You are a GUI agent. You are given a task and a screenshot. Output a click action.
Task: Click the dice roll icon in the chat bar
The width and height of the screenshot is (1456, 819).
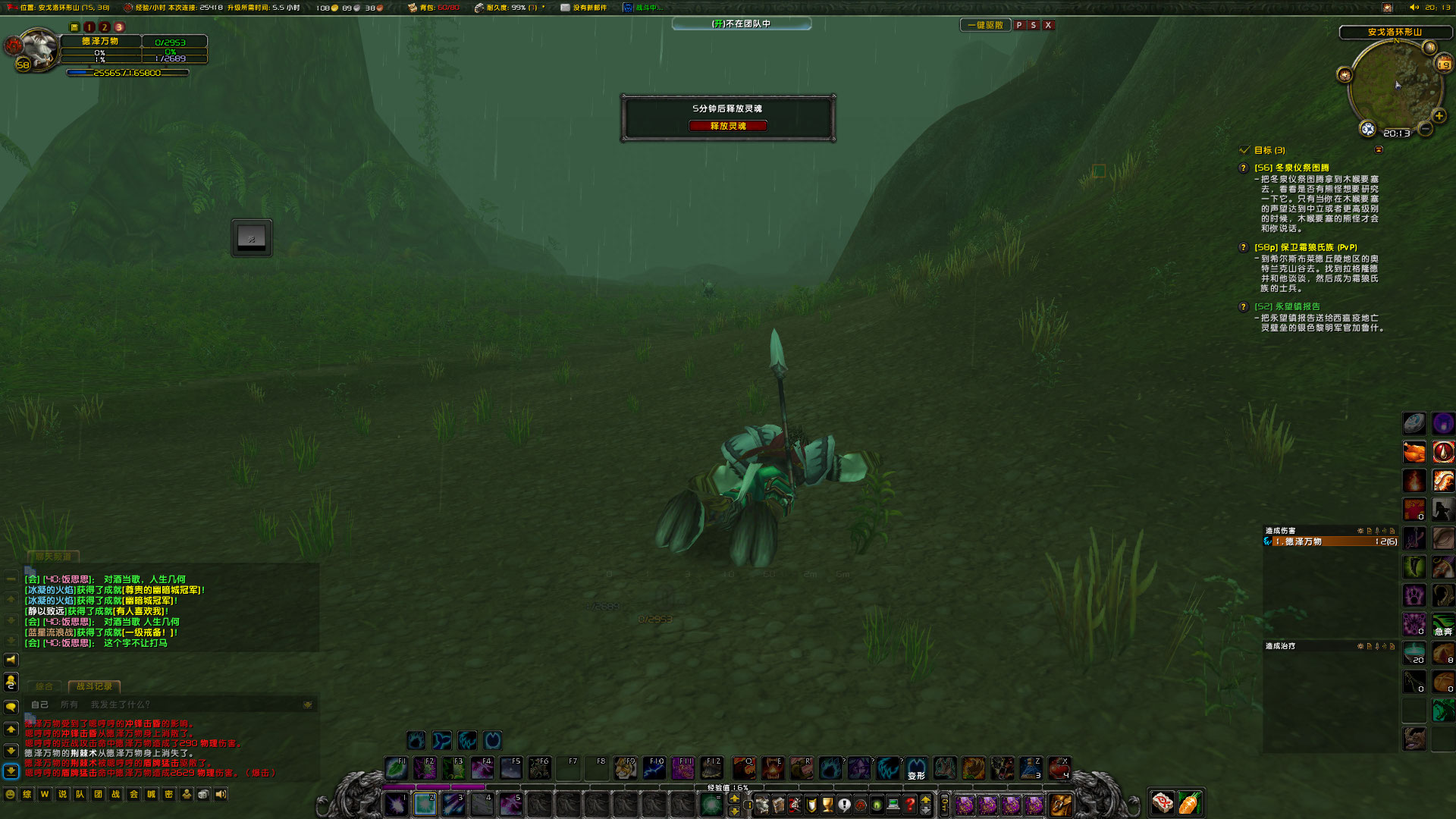coord(203,794)
